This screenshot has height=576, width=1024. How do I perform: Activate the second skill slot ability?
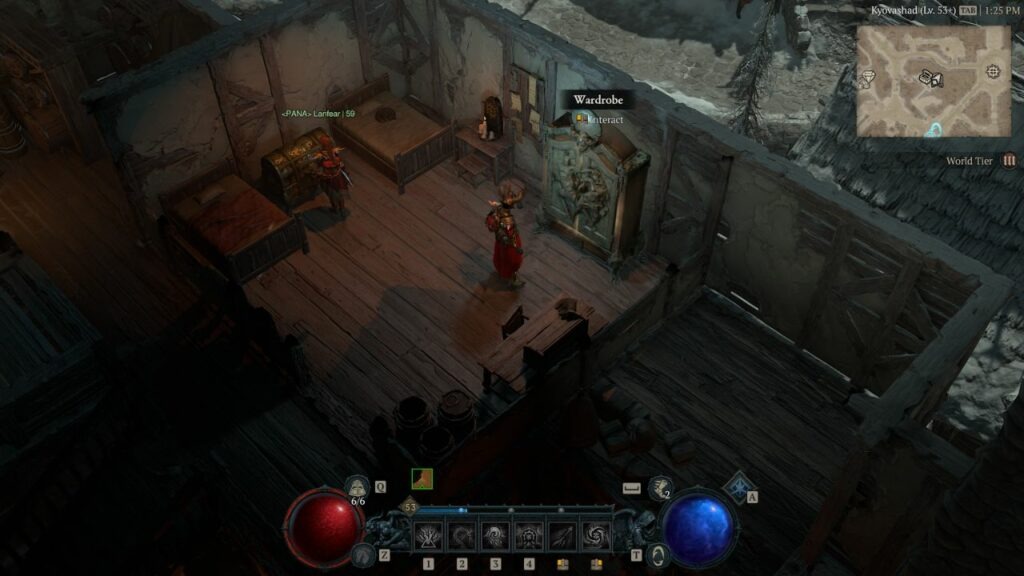click(462, 537)
